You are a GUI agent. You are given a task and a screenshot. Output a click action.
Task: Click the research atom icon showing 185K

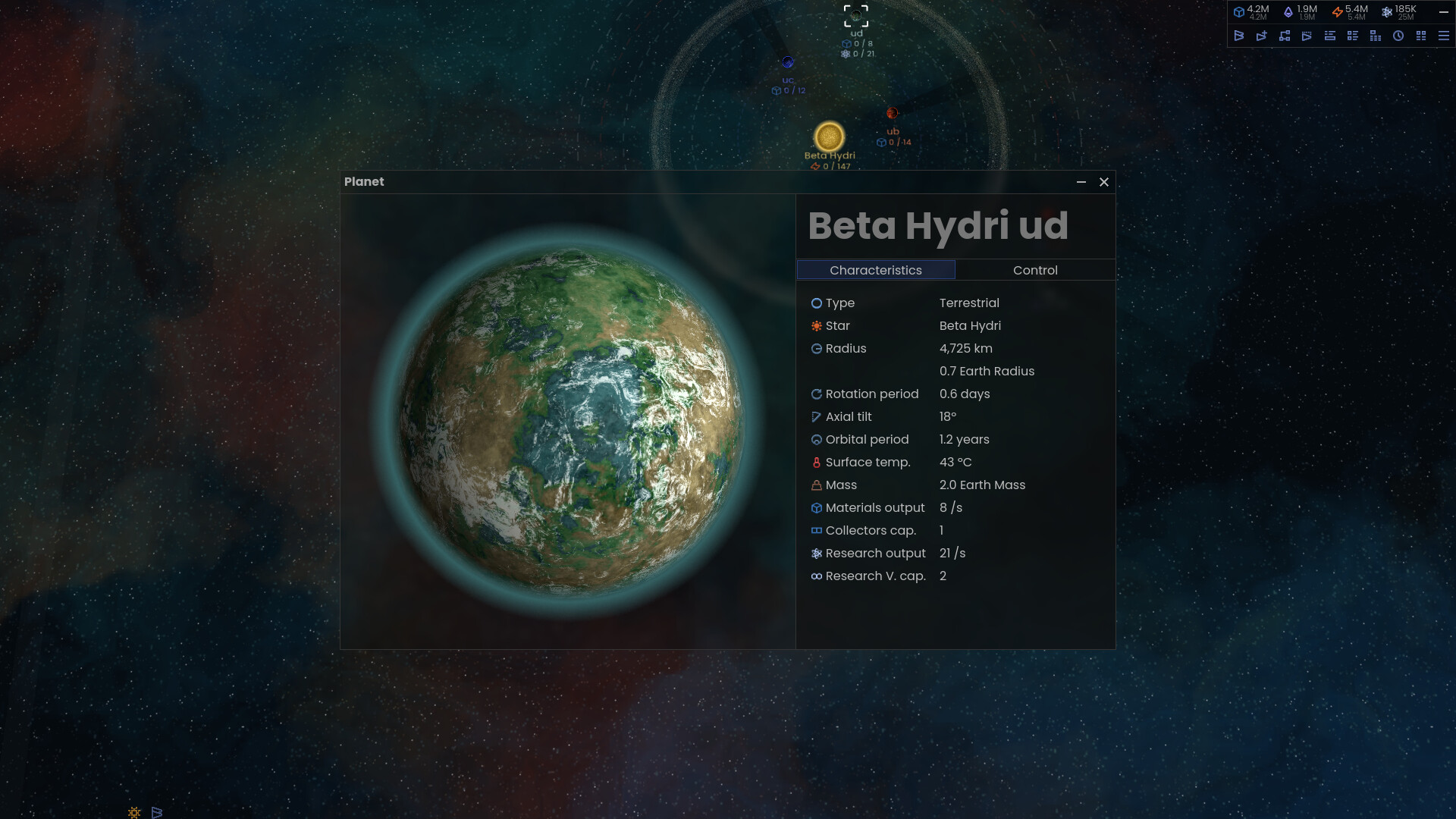tap(1387, 12)
